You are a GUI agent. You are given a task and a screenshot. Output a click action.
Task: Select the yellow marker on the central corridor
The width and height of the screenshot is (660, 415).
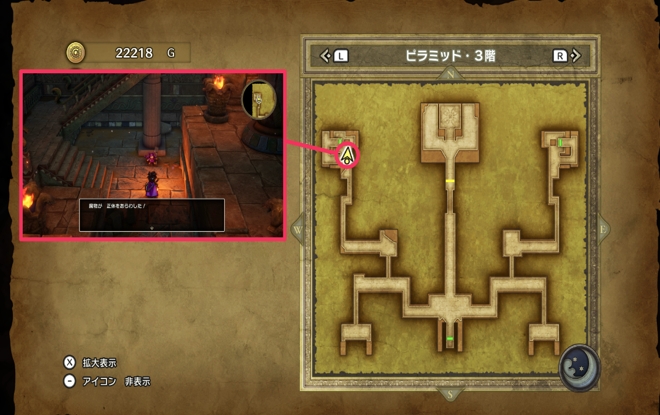(450, 182)
